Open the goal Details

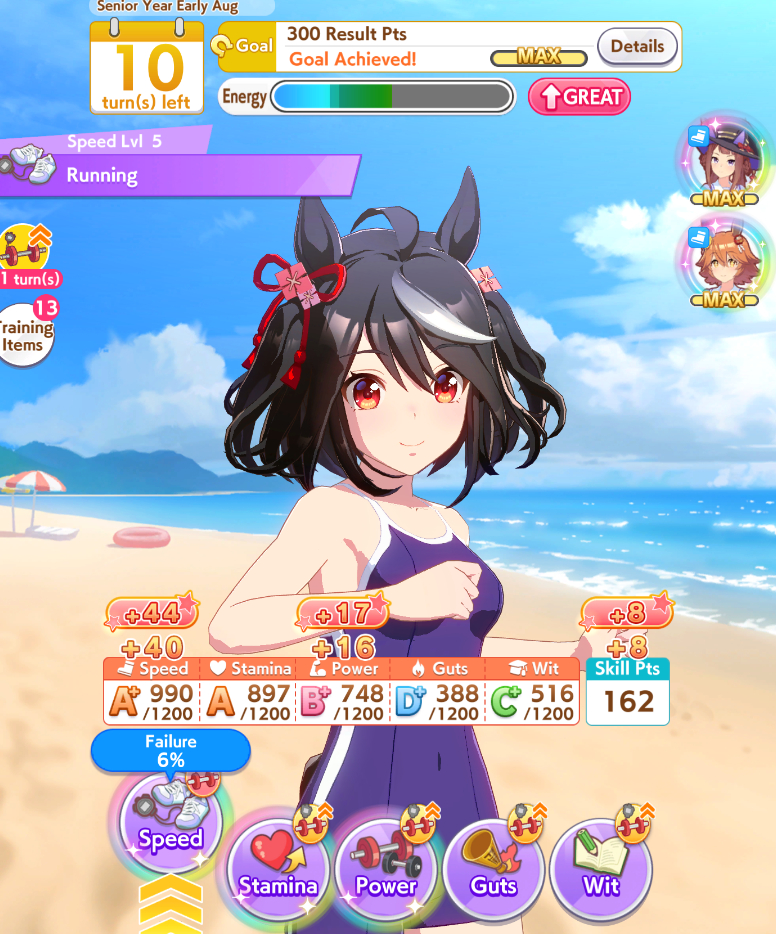click(x=637, y=46)
